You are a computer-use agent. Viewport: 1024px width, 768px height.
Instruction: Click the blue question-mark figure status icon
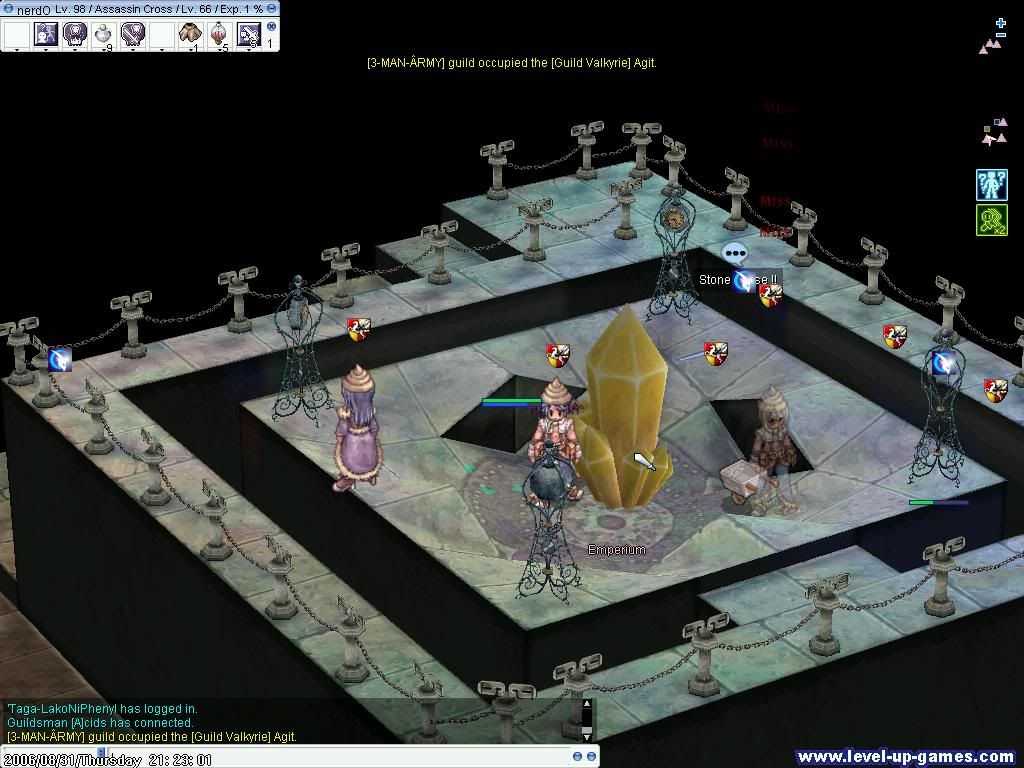991,184
